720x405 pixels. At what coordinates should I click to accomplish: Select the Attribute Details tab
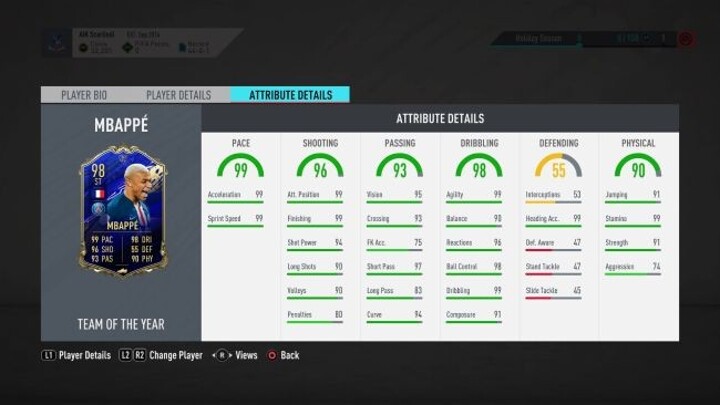(289, 95)
